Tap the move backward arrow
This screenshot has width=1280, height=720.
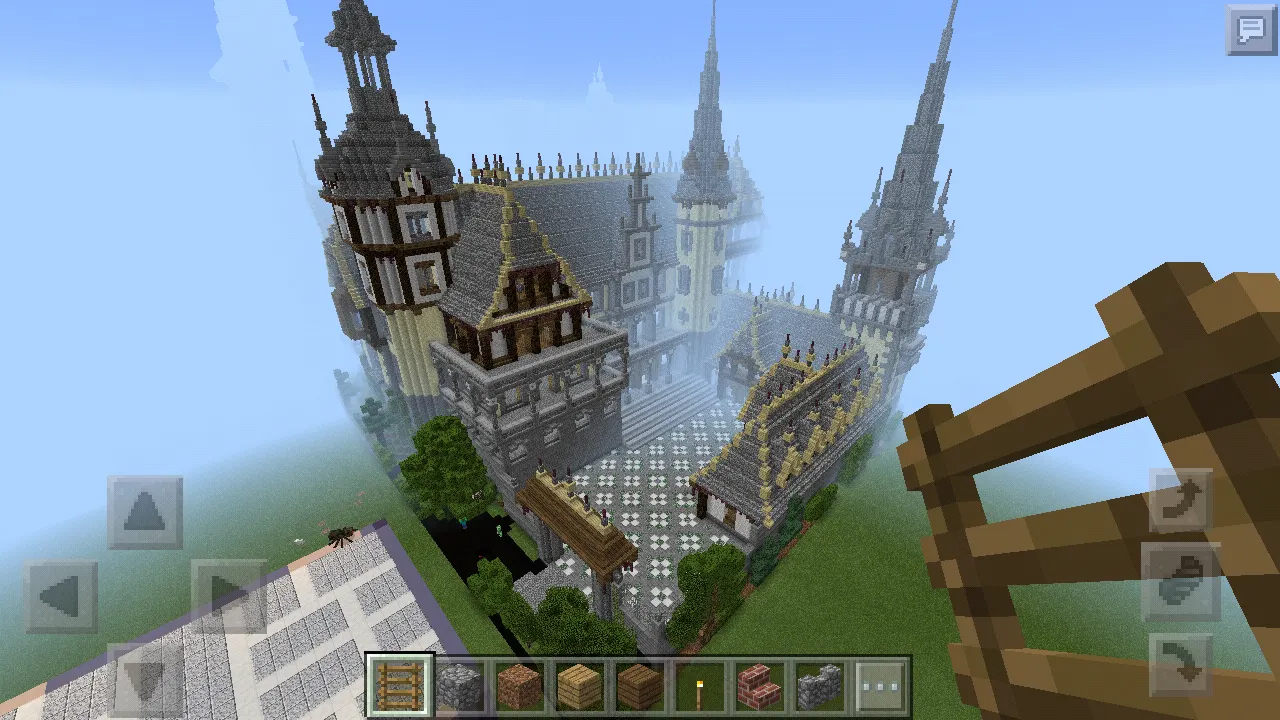tap(145, 680)
